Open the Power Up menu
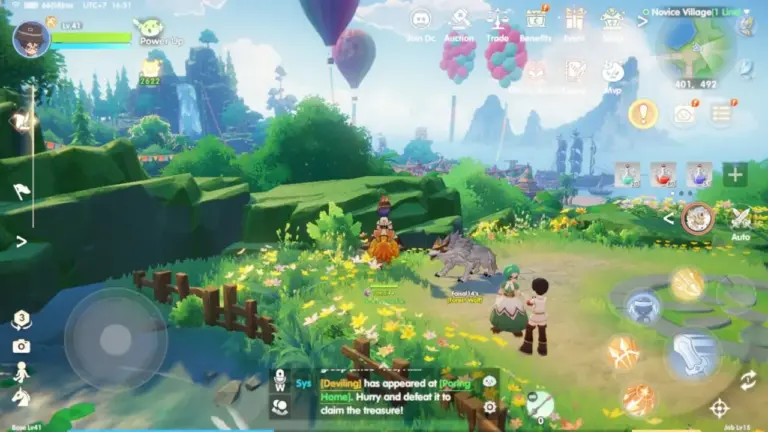The width and height of the screenshot is (768, 432). coord(151,29)
